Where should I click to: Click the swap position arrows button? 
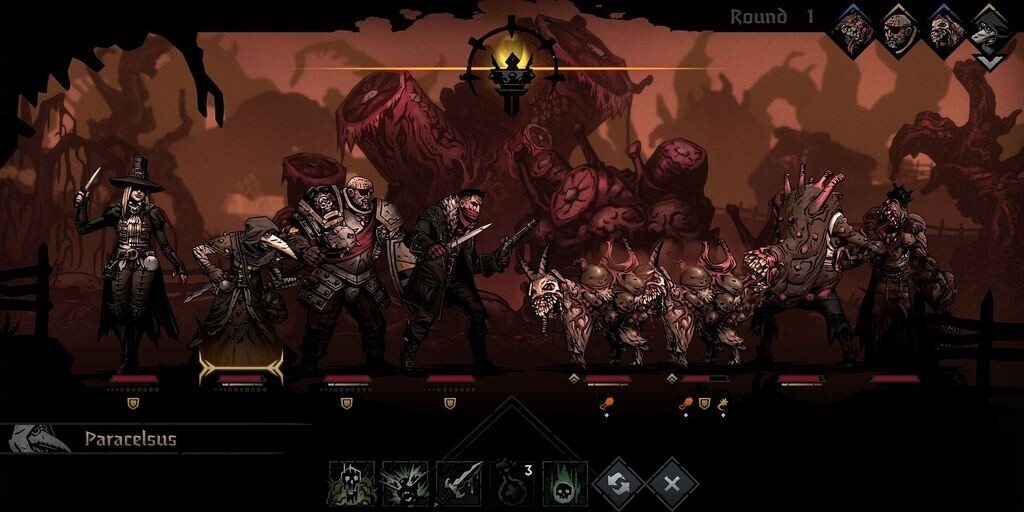click(x=618, y=484)
